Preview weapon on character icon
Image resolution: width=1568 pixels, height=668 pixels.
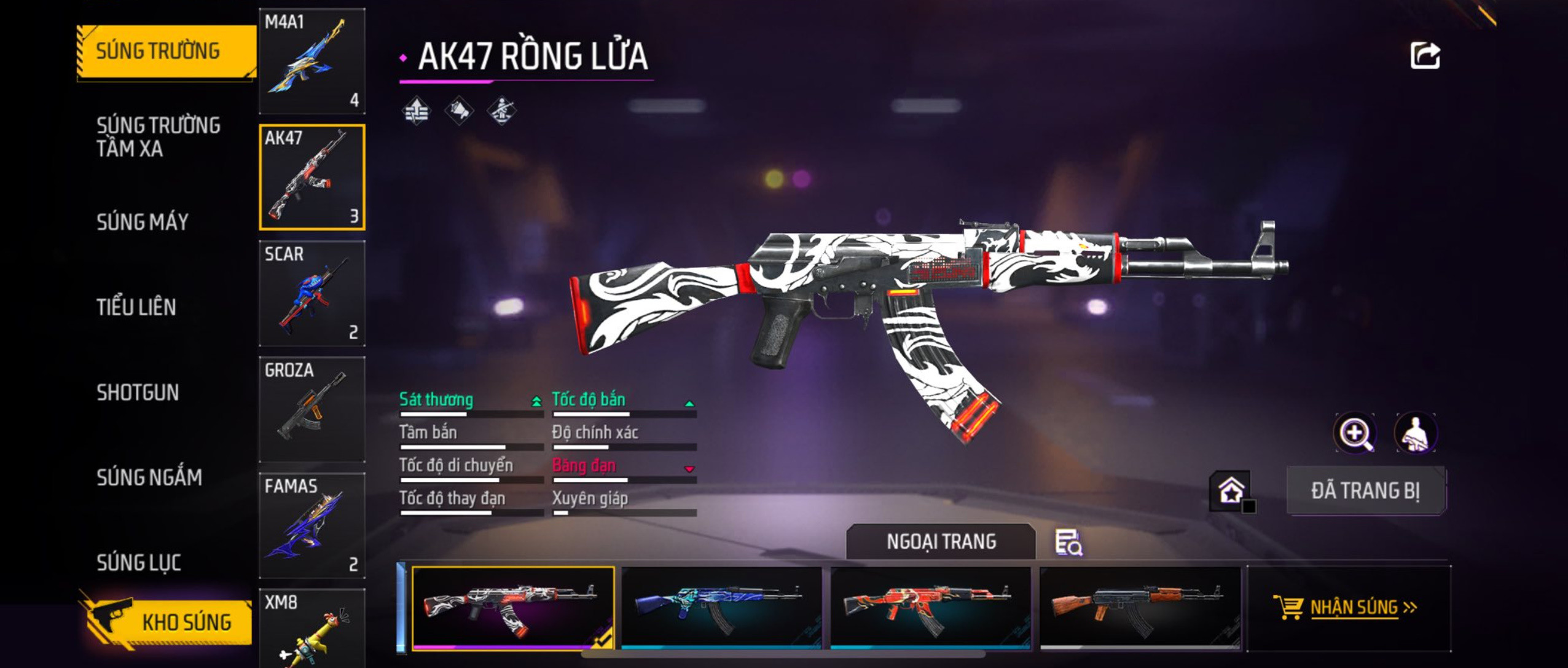tap(1416, 433)
